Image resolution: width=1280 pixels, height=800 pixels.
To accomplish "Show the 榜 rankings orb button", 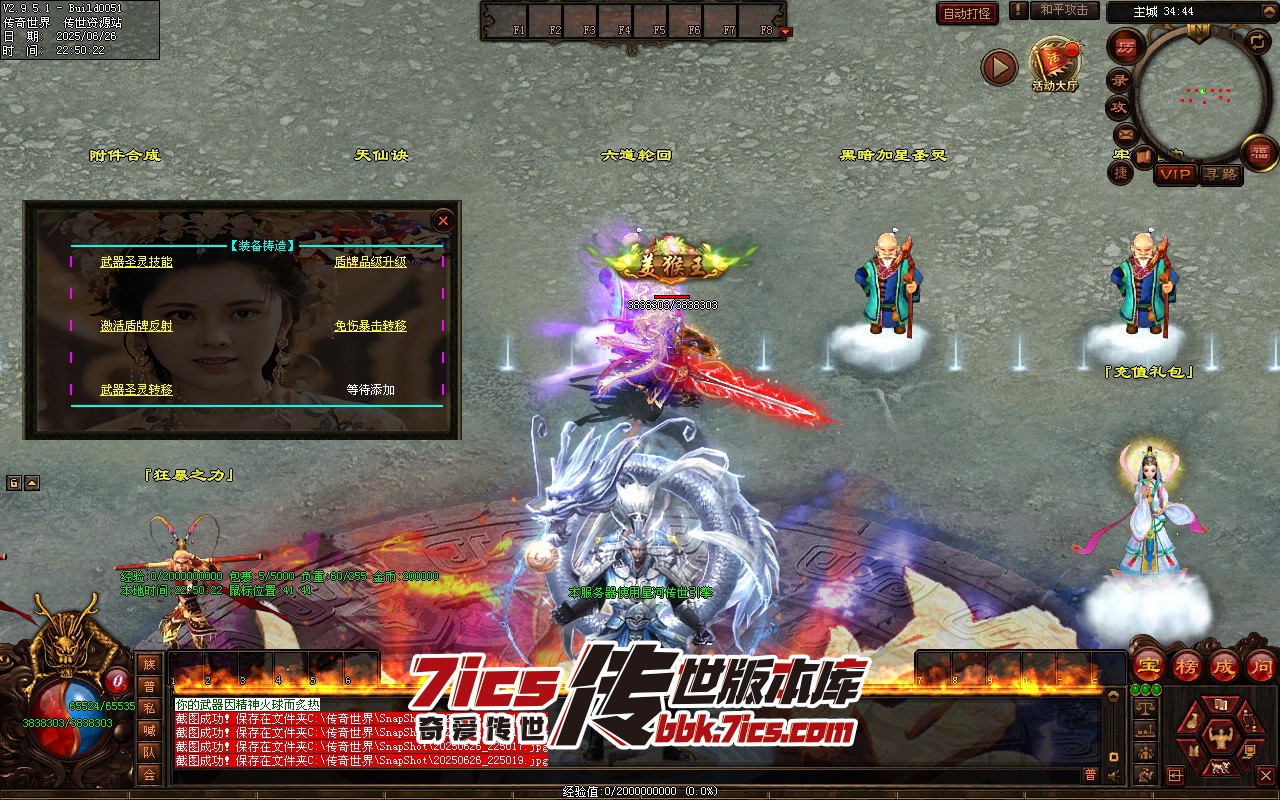I will pyautogui.click(x=1188, y=664).
